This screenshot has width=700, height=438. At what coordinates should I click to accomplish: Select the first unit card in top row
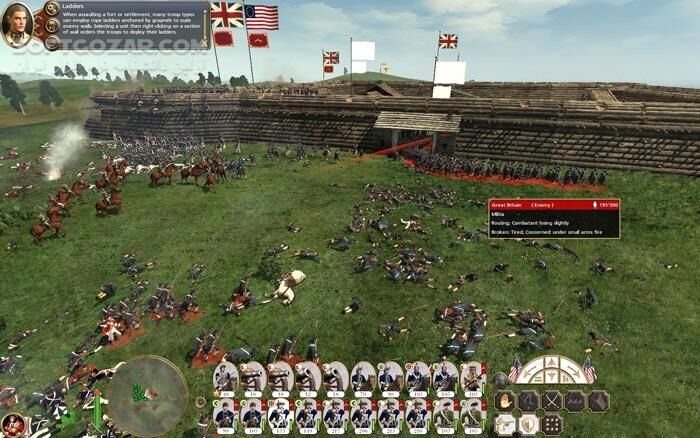(x=226, y=377)
